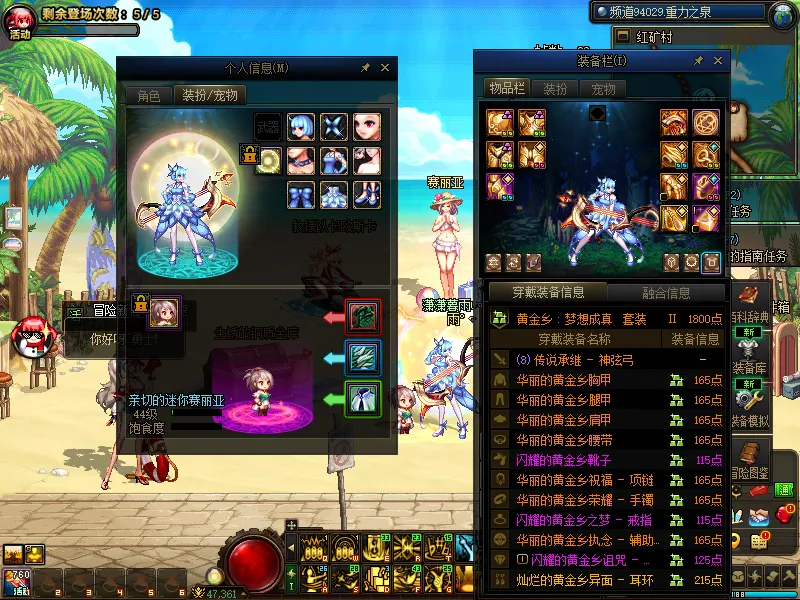Screen dimensions: 800x600
Task: Switch to the 角色 tab
Action: 148,96
